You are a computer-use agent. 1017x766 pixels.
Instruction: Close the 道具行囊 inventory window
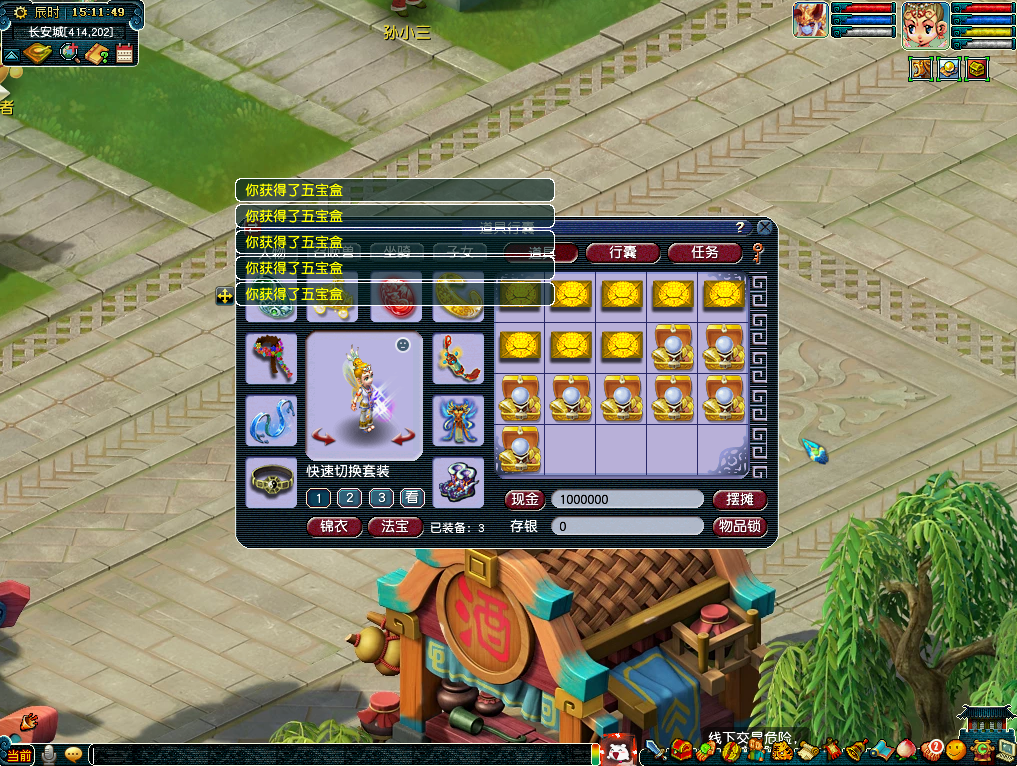[x=765, y=227]
